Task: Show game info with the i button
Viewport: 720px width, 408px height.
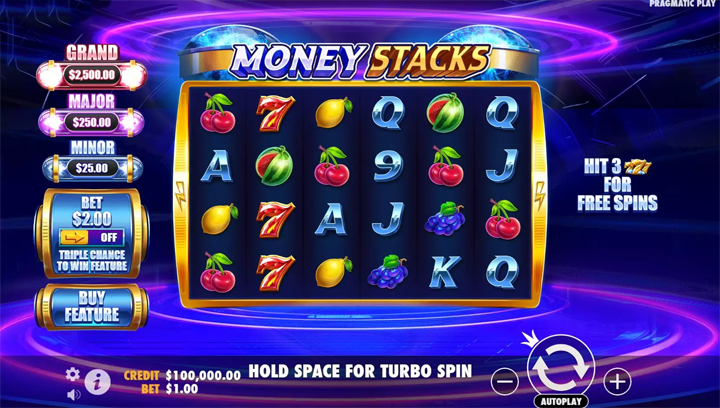Action: point(98,380)
